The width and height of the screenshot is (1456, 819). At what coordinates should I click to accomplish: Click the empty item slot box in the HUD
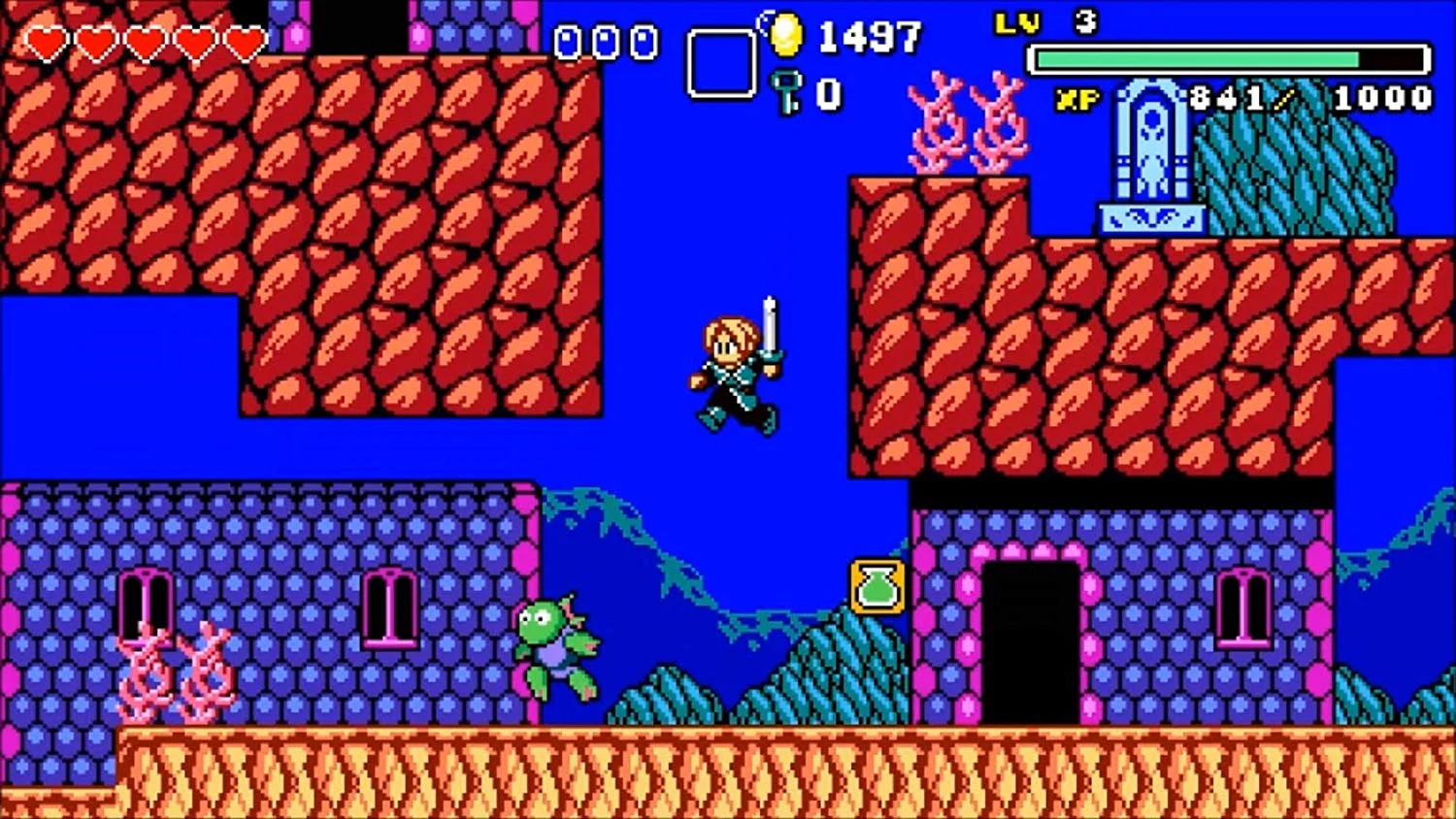(720, 63)
